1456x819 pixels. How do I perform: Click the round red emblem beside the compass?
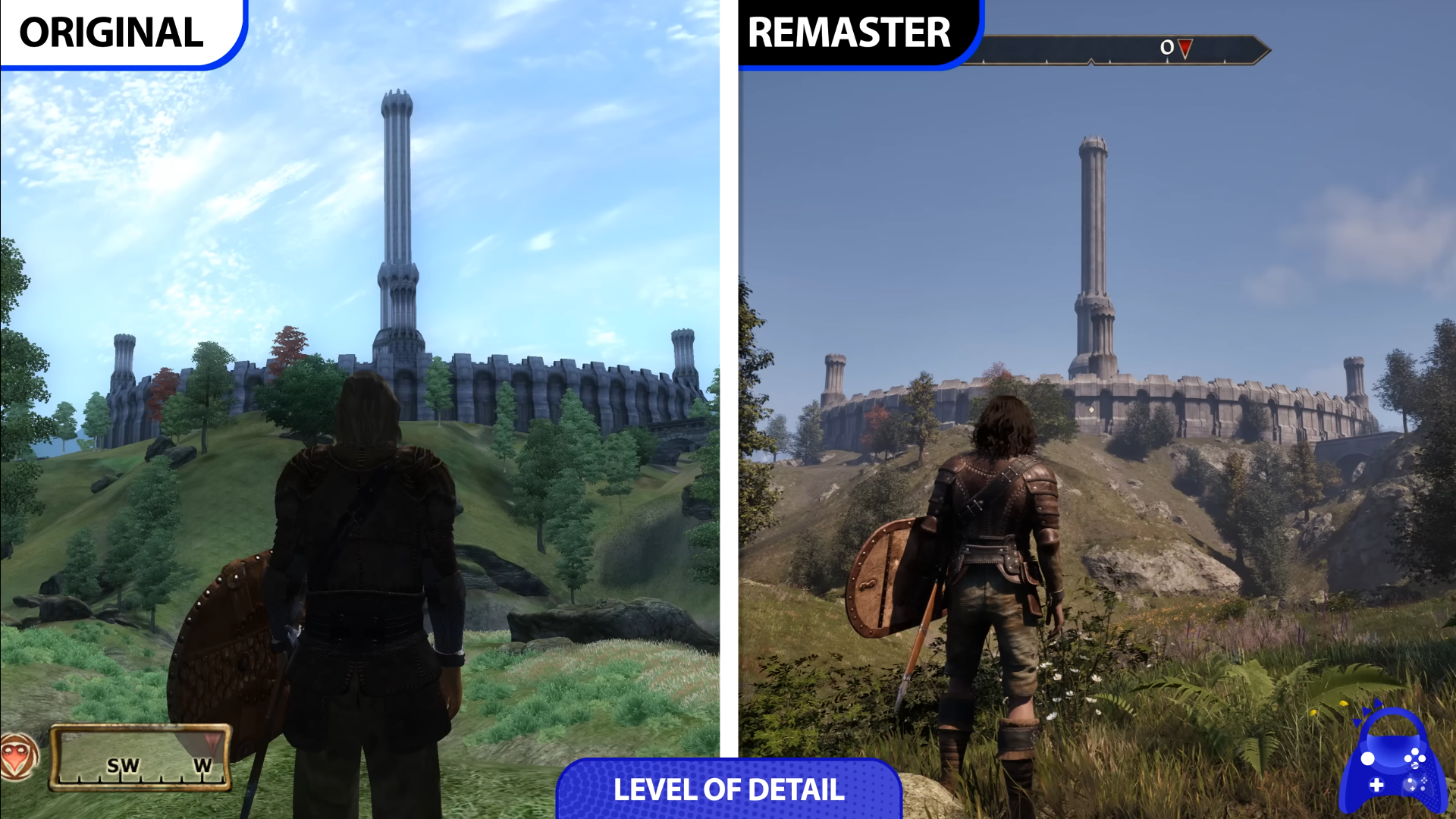18,756
